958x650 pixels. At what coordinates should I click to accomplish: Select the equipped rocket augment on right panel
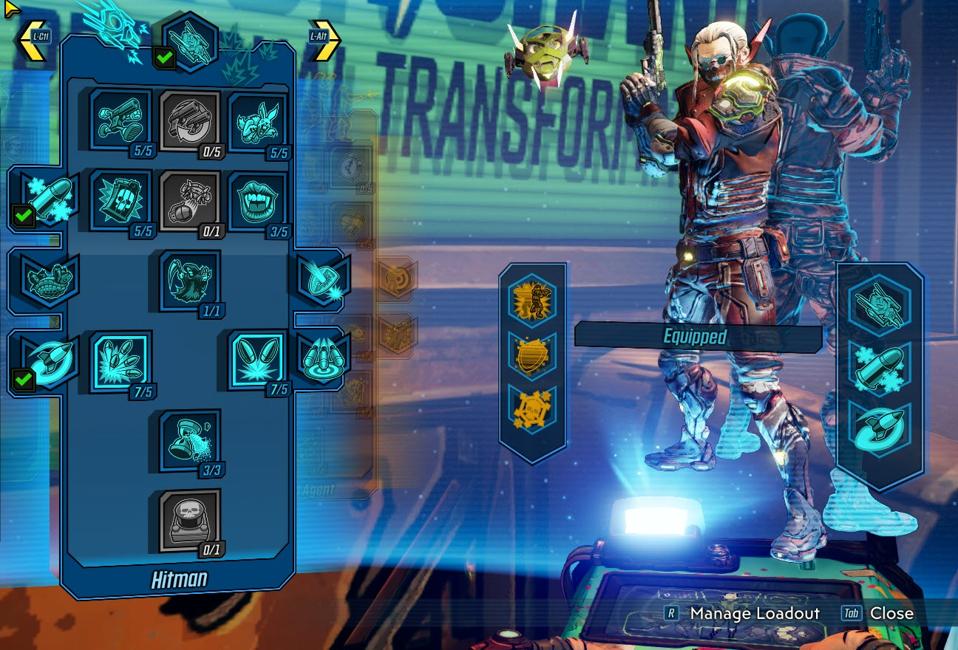tap(879, 427)
